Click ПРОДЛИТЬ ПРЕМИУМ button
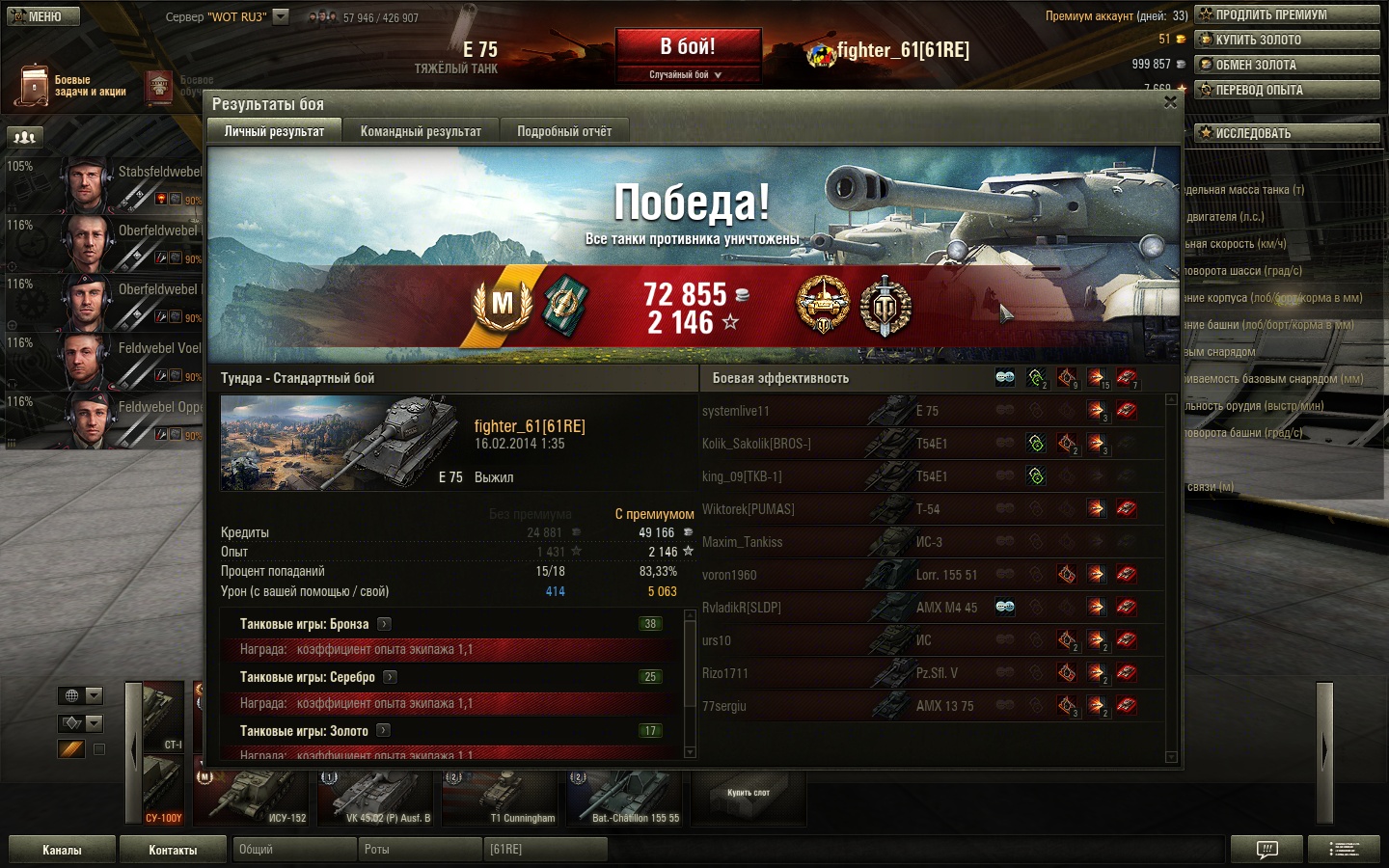Viewport: 1389px width, 868px height. pyautogui.click(x=1287, y=14)
